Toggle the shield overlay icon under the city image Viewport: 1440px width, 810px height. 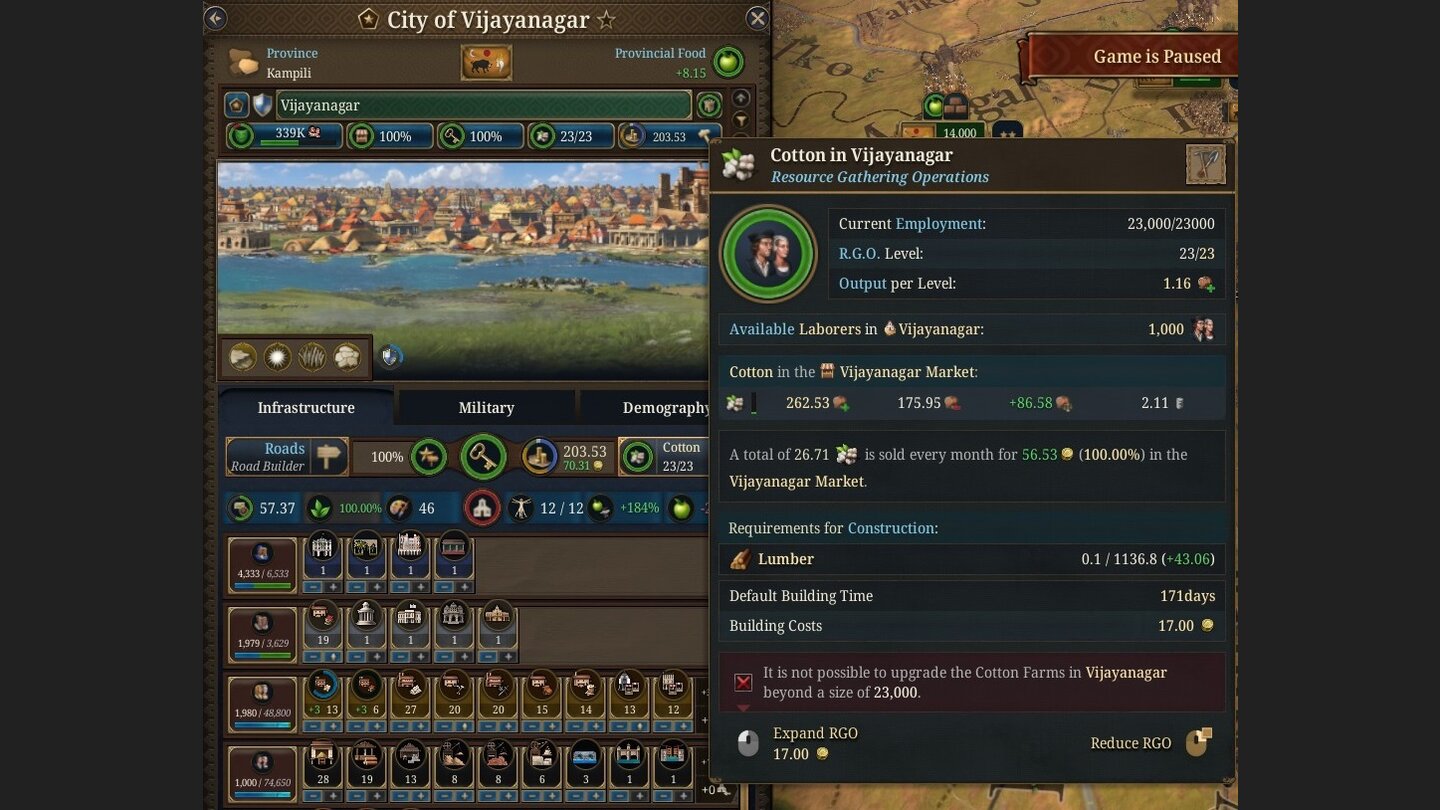point(388,356)
